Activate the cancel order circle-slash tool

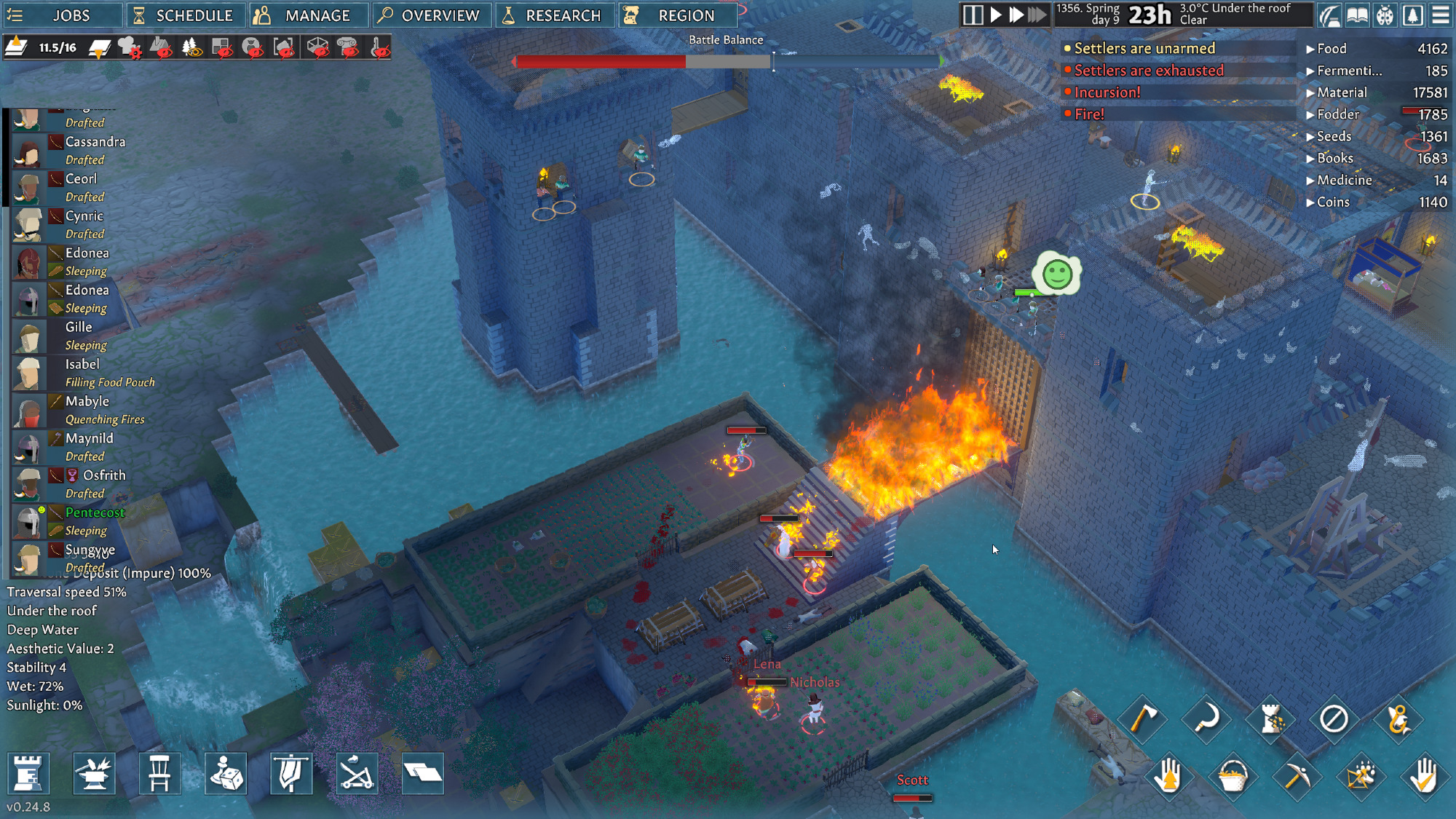1334,719
